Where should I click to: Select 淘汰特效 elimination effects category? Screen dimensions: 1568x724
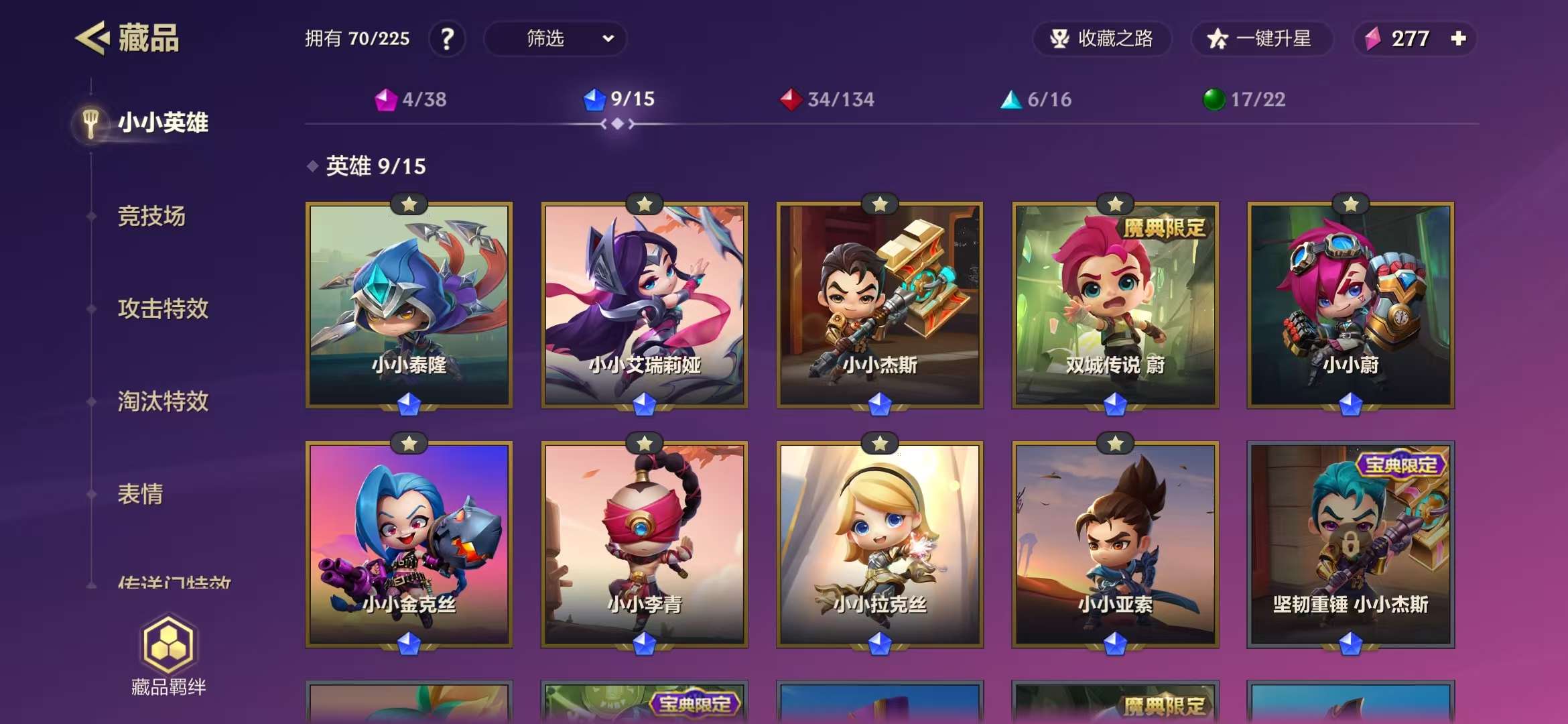[x=163, y=402]
